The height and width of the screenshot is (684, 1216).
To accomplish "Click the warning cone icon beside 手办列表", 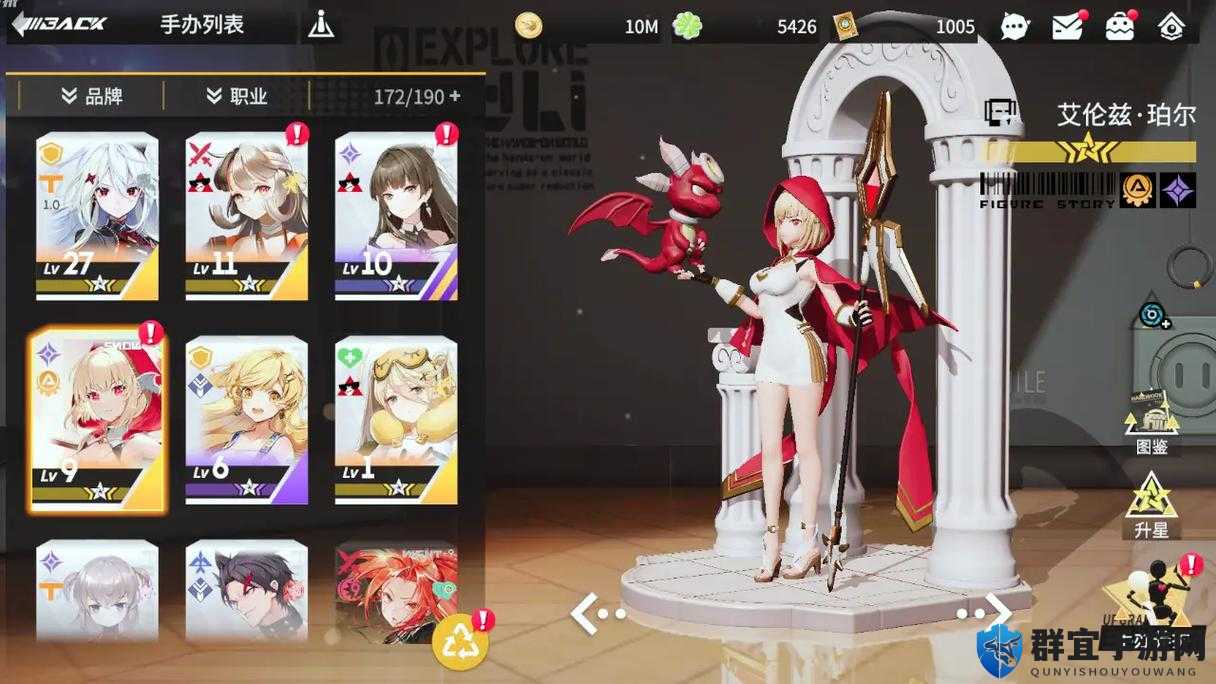I will 321,25.
